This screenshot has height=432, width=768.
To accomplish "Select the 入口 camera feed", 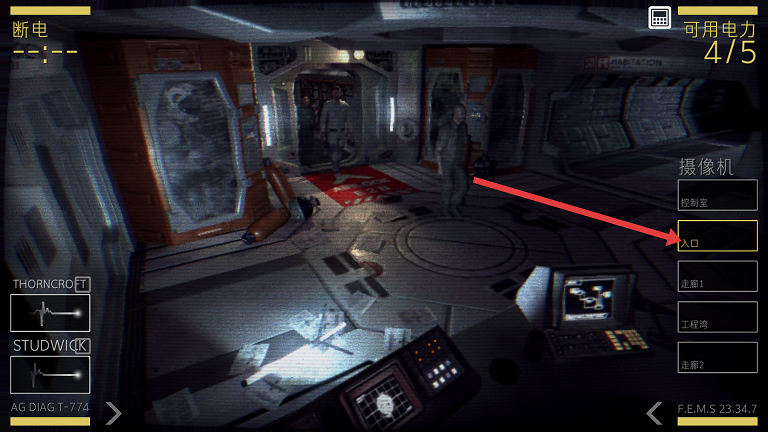I will (717, 236).
